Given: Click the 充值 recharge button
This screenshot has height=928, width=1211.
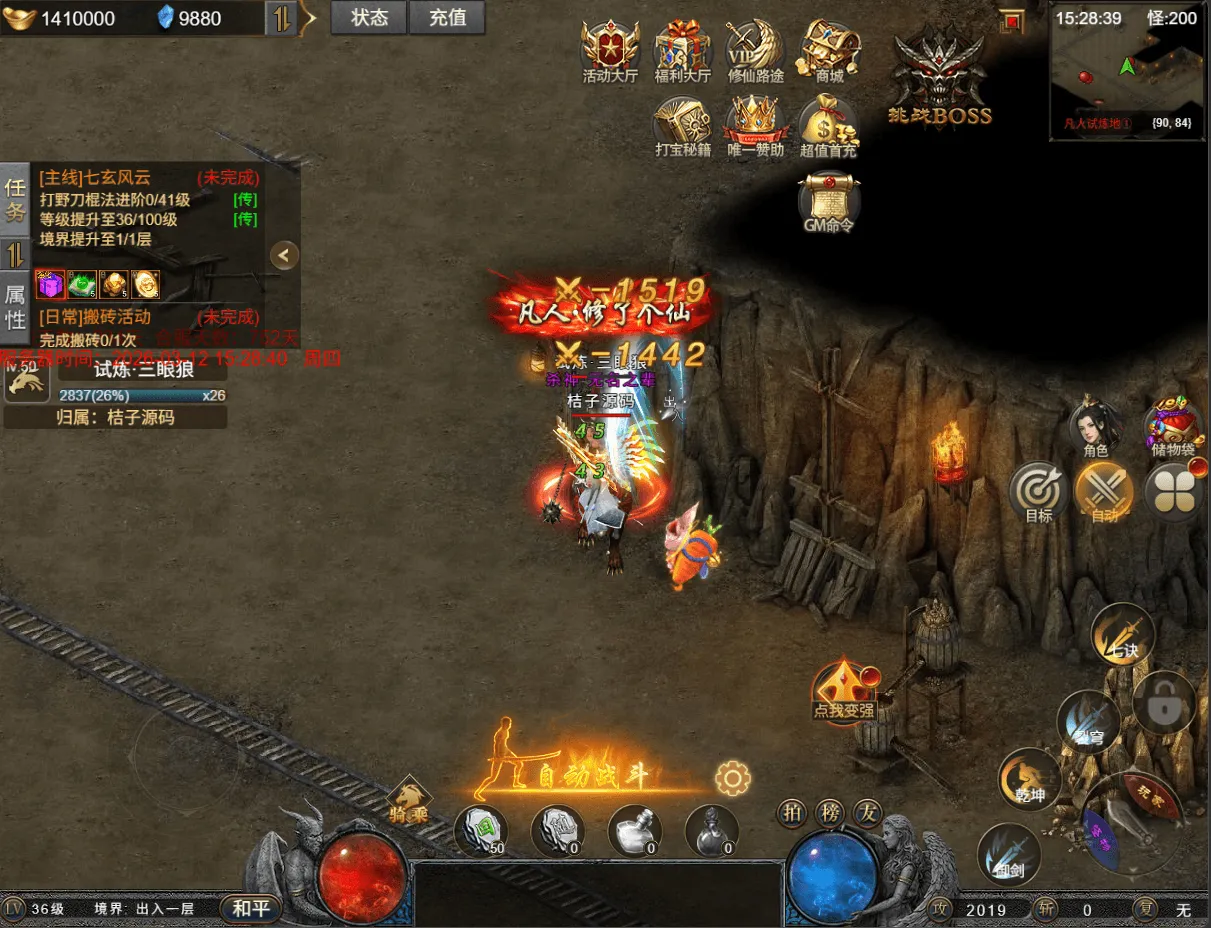Looking at the screenshot, I should [446, 18].
